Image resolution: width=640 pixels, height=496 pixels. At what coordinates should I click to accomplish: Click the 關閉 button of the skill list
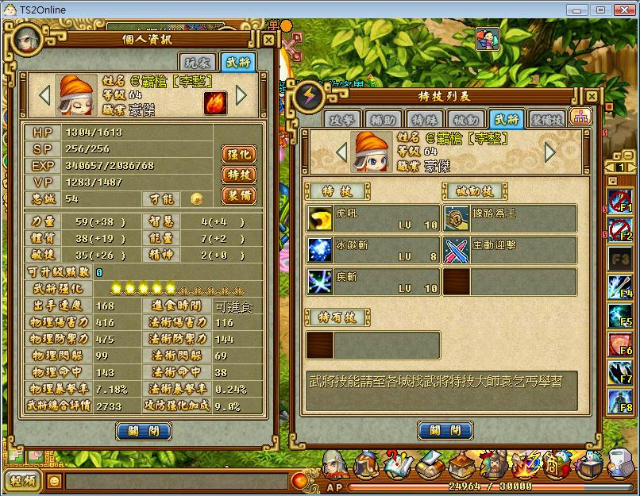(444, 430)
